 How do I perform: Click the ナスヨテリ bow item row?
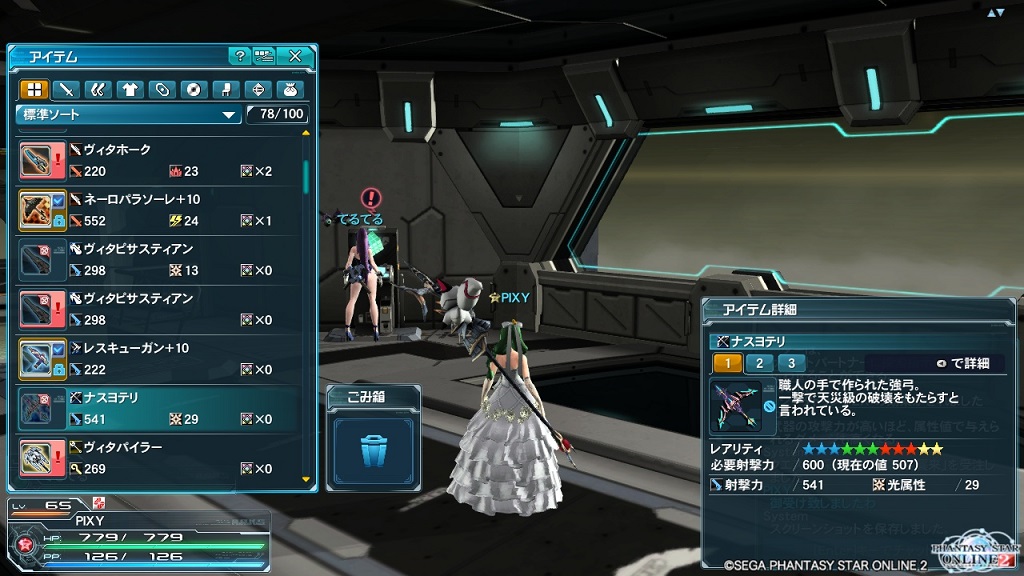click(x=160, y=408)
